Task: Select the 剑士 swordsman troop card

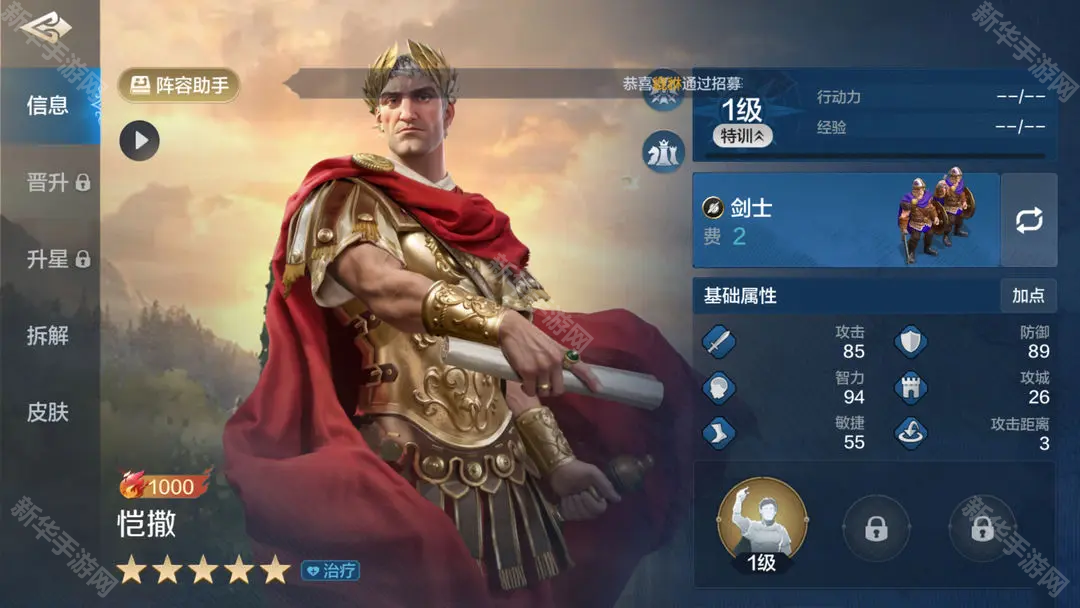Action: click(846, 219)
